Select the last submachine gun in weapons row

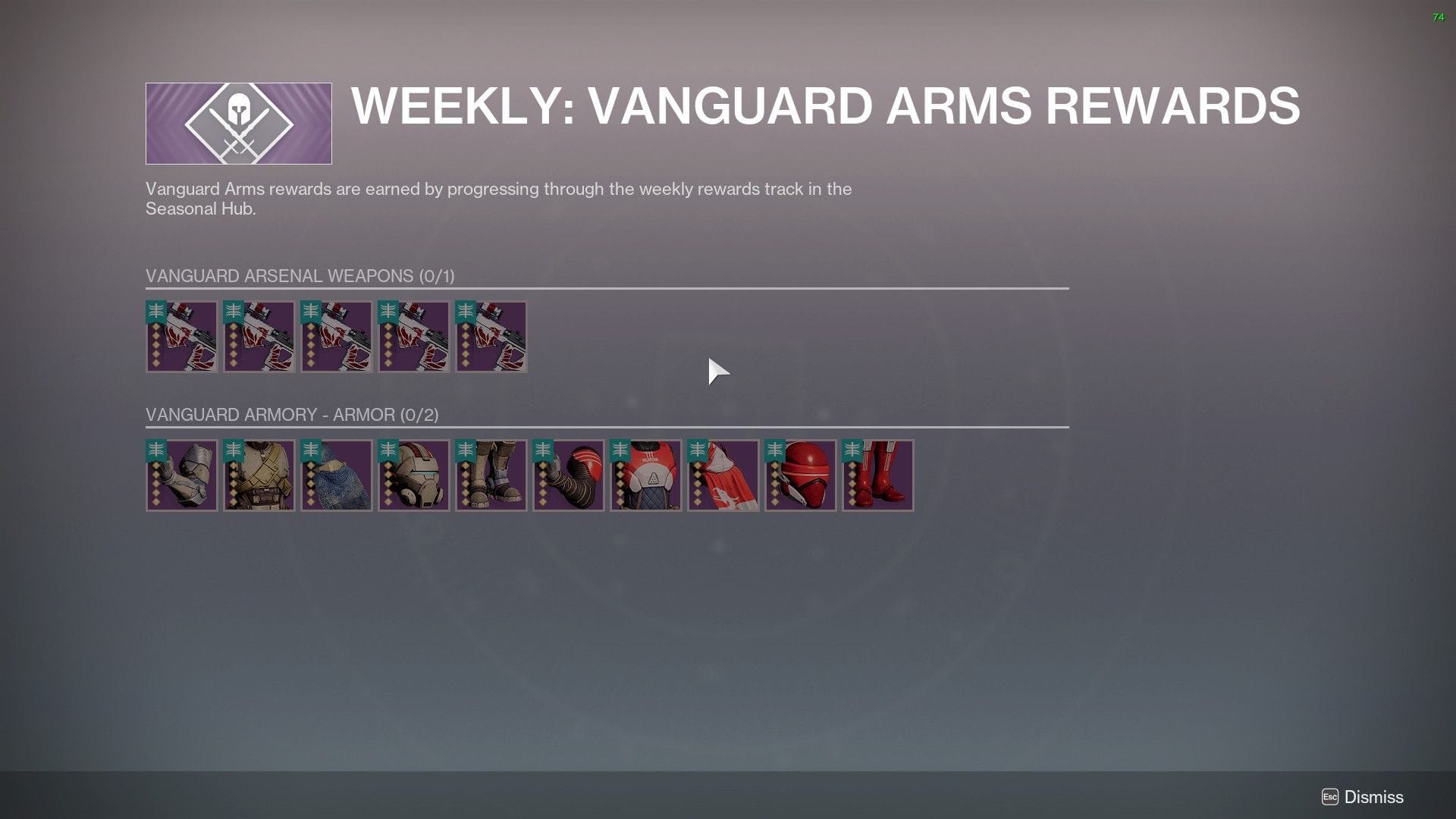pos(491,337)
